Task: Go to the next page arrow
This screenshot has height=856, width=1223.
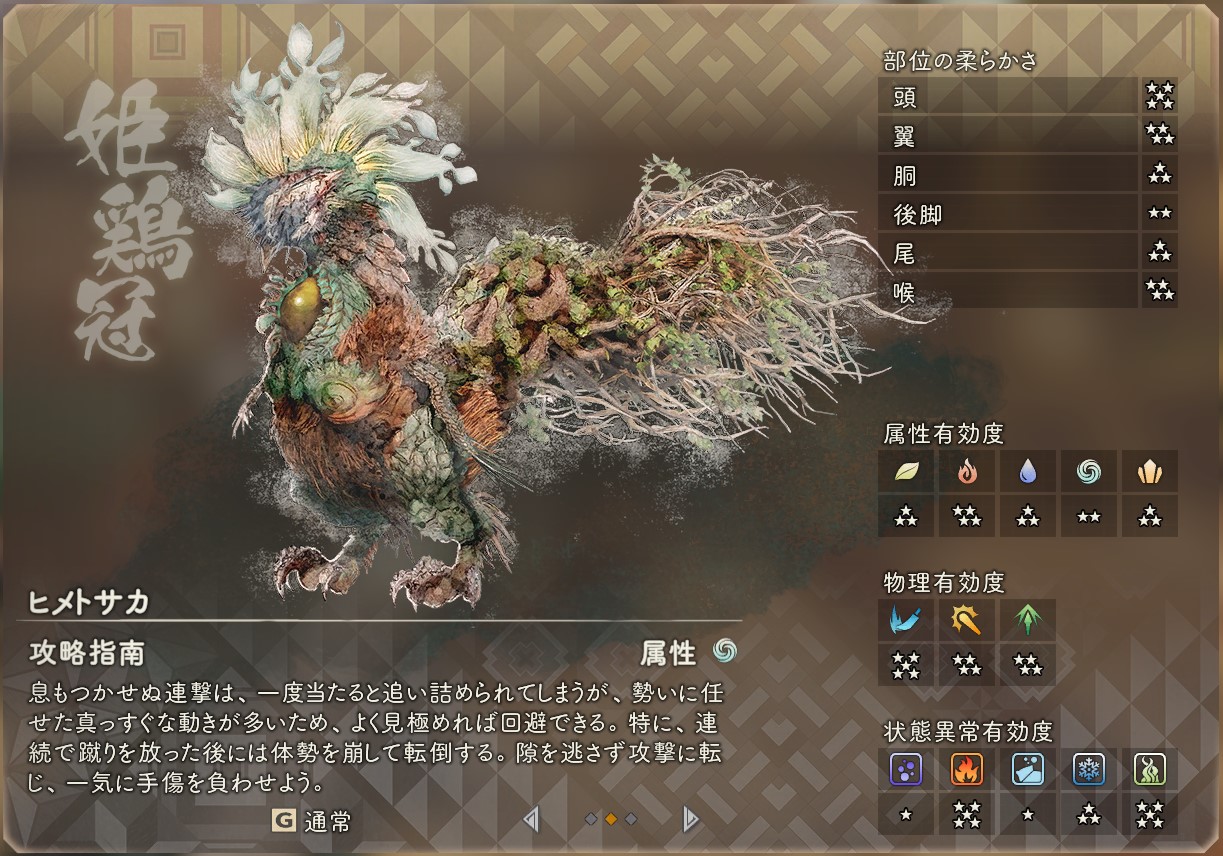Action: 690,820
